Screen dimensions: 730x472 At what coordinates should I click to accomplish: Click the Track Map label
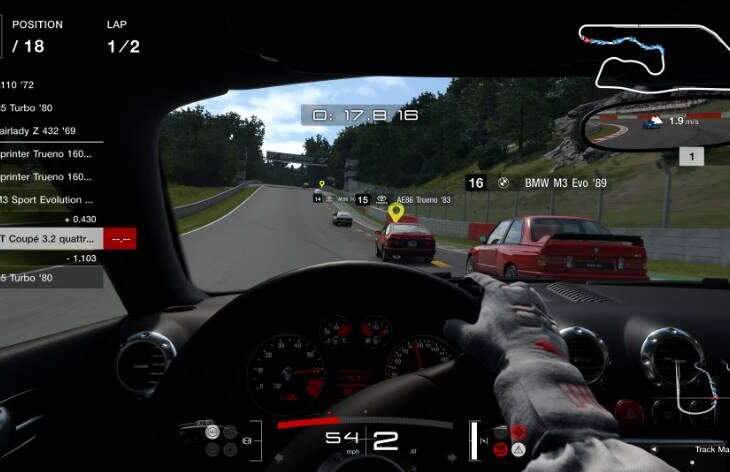(710, 449)
